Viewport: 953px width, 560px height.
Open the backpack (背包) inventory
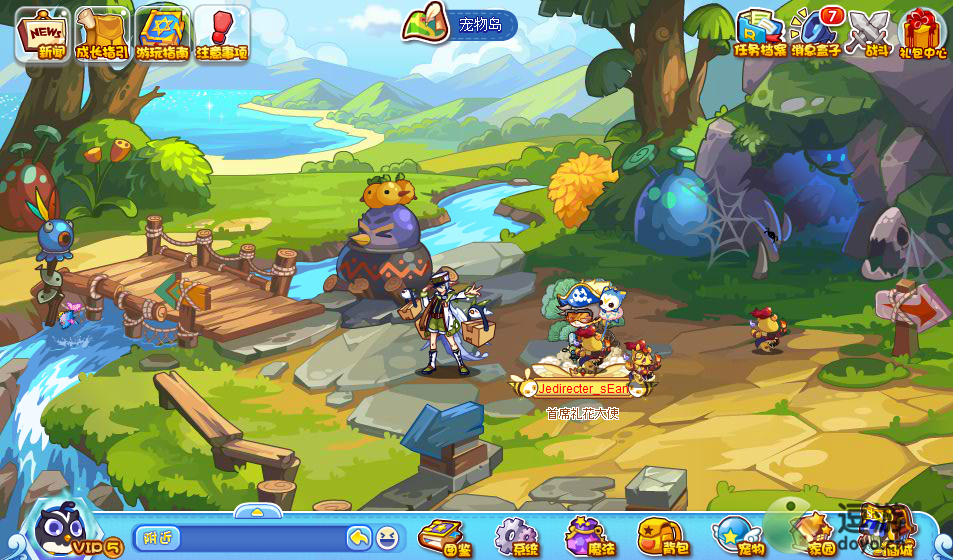660,535
